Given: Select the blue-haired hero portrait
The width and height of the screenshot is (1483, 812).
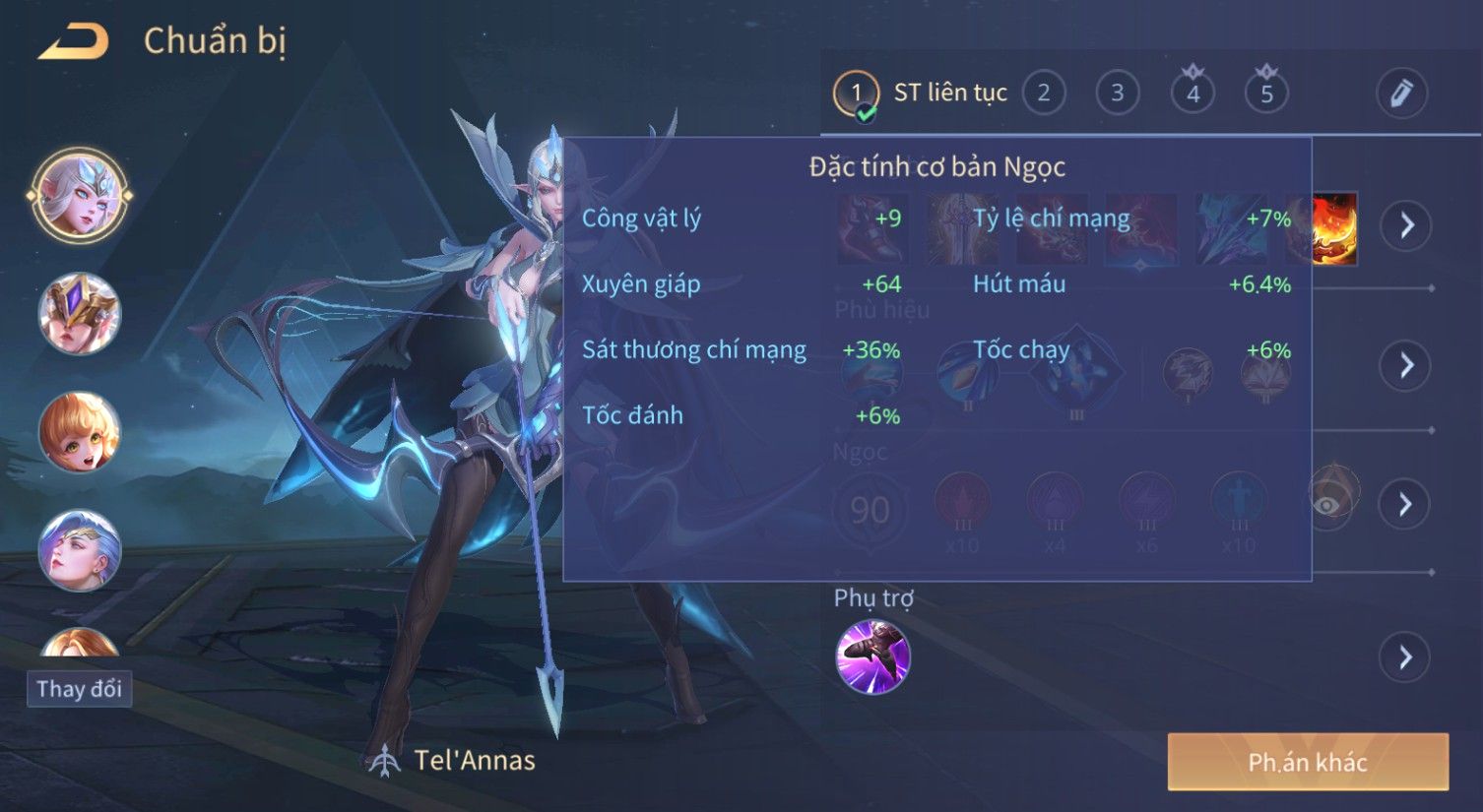Looking at the screenshot, I should (80, 550).
